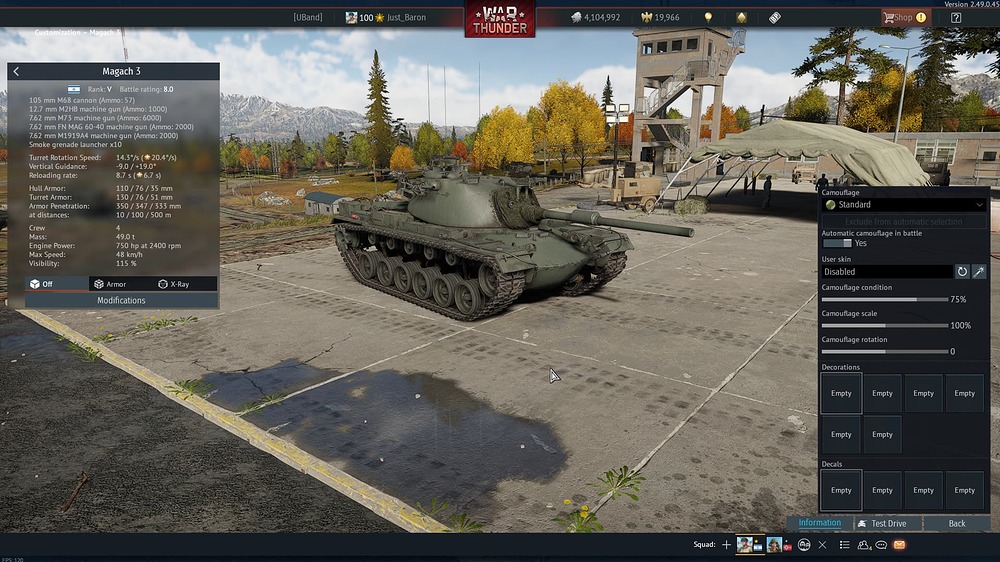Viewport: 1000px width, 562px height.
Task: Set the camouflage rotation slider
Action: 884,351
